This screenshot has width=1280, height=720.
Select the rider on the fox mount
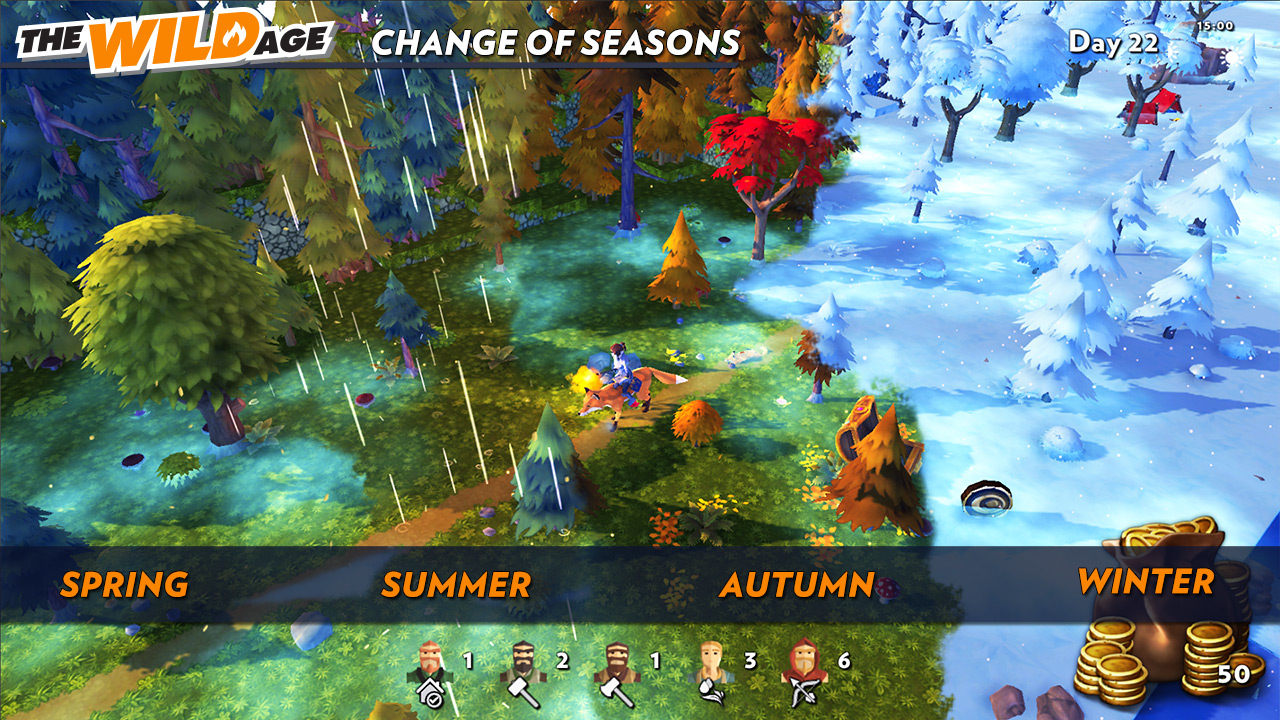tap(622, 375)
